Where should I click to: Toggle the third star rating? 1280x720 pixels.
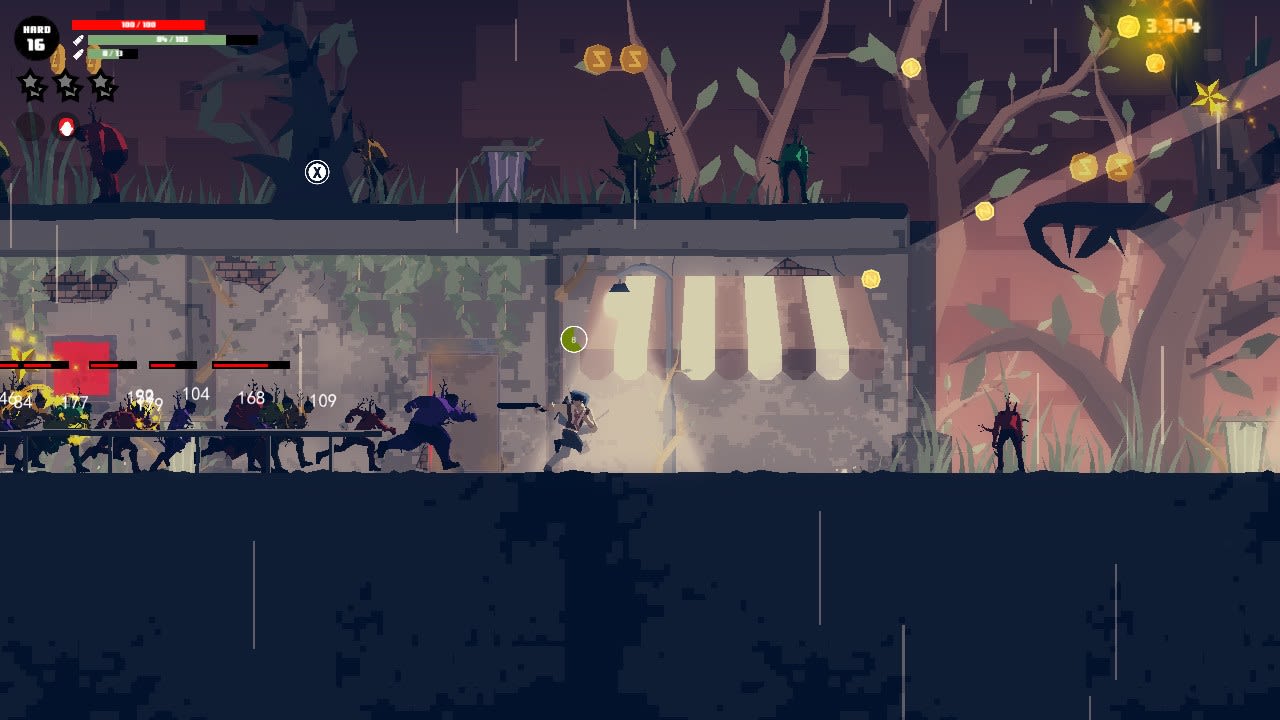[101, 87]
